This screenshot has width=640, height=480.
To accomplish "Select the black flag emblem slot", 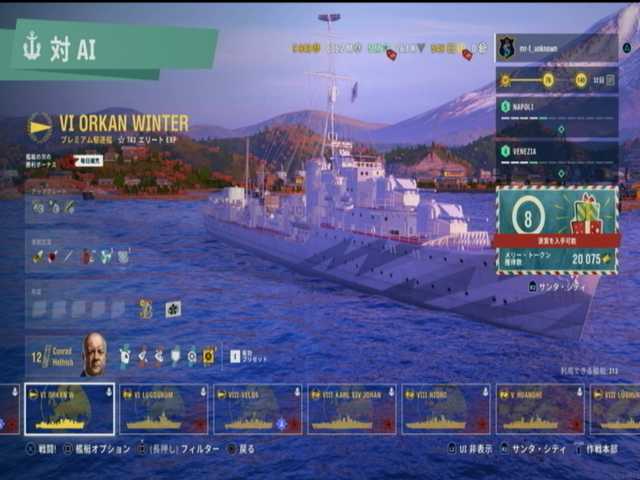I will 173,309.
